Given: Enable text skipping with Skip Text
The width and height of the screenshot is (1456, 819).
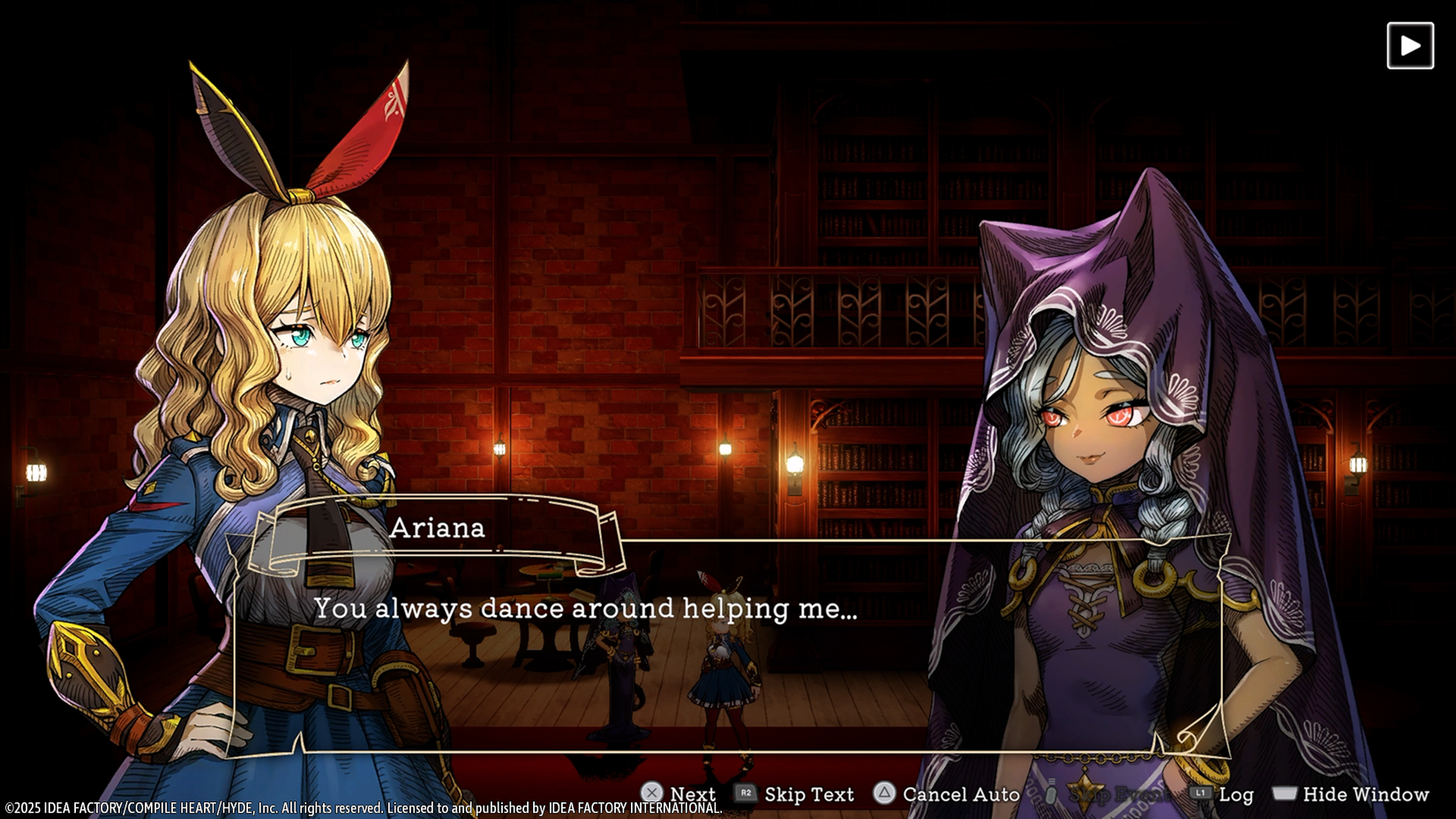Looking at the screenshot, I should (807, 793).
